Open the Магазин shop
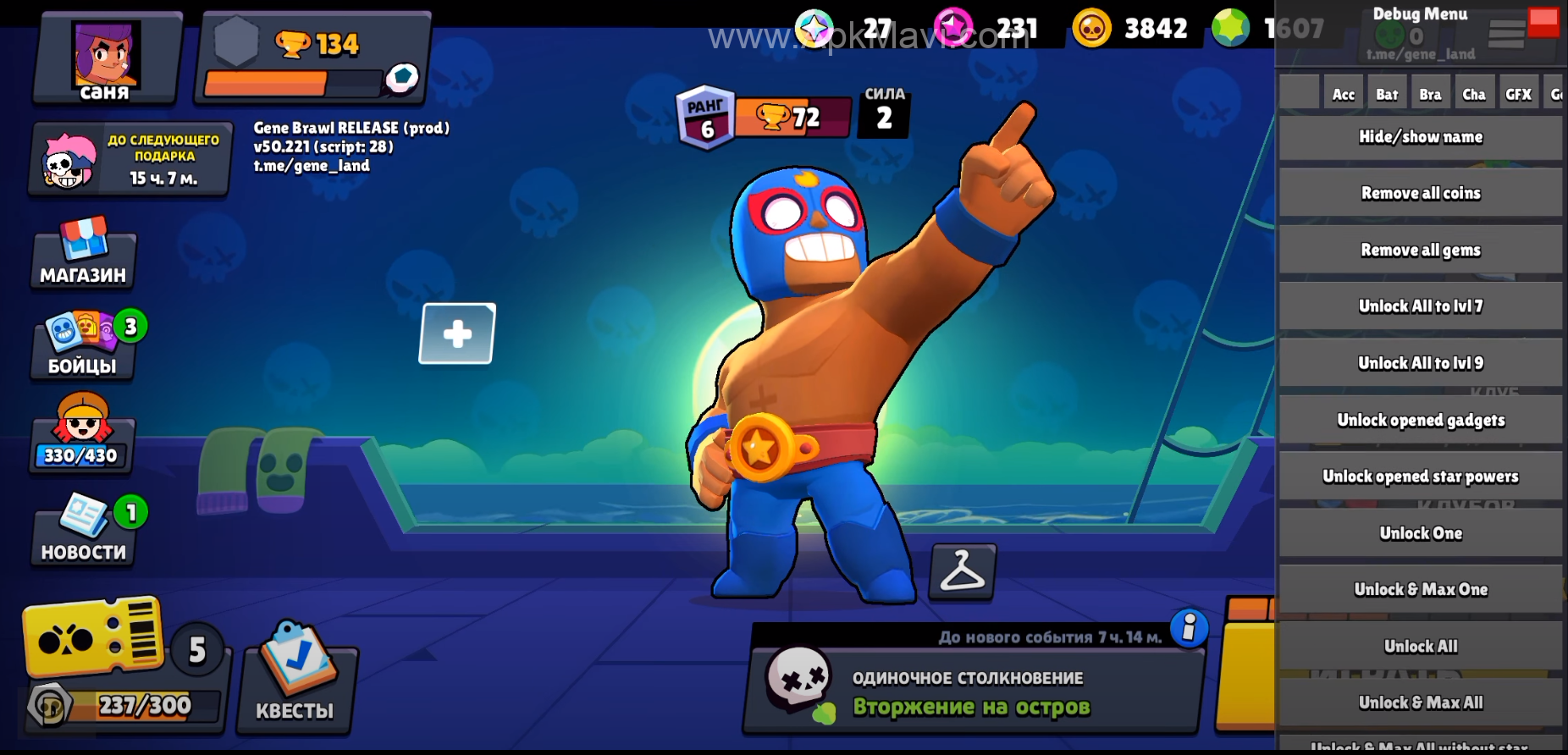Viewport: 1568px width, 755px height. pos(83,254)
